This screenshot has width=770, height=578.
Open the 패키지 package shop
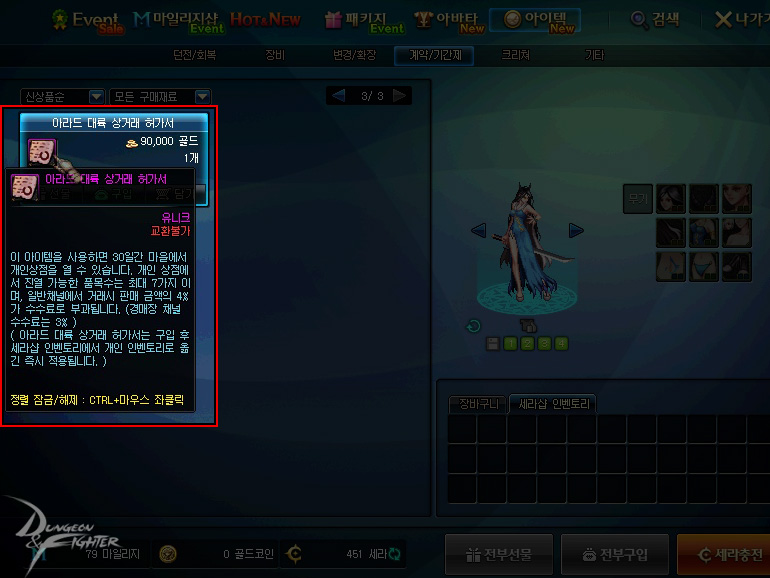362,19
